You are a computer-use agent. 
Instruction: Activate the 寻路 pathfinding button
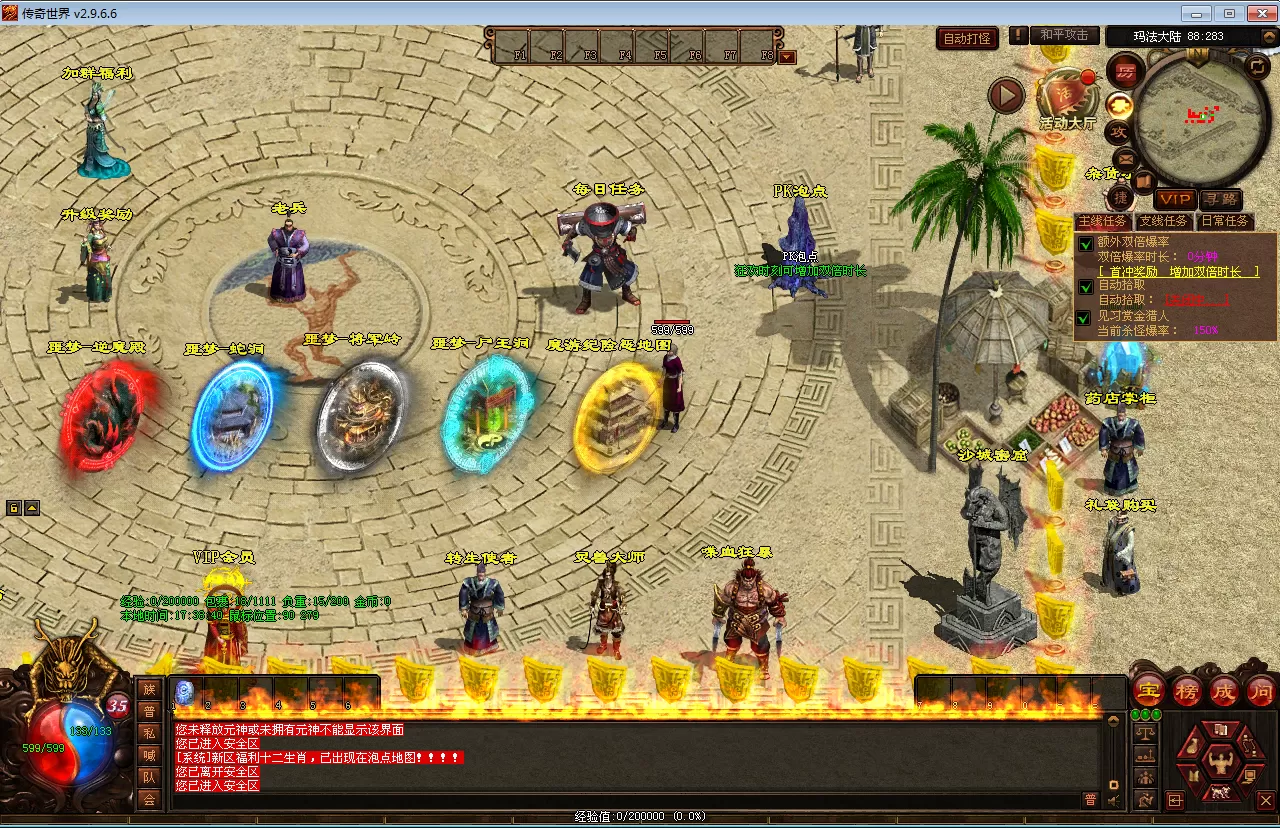point(1220,199)
